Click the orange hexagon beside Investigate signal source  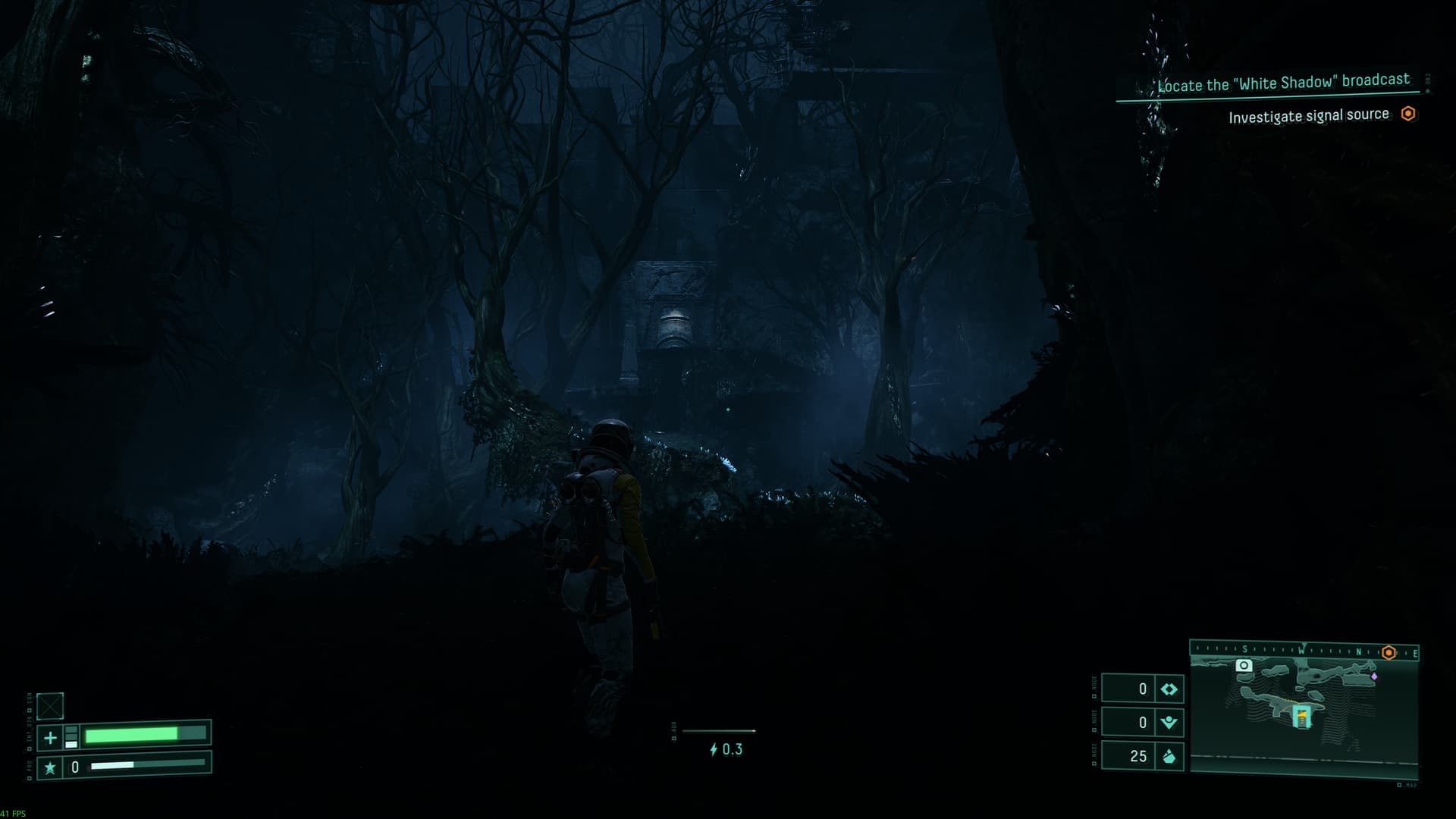(1408, 114)
